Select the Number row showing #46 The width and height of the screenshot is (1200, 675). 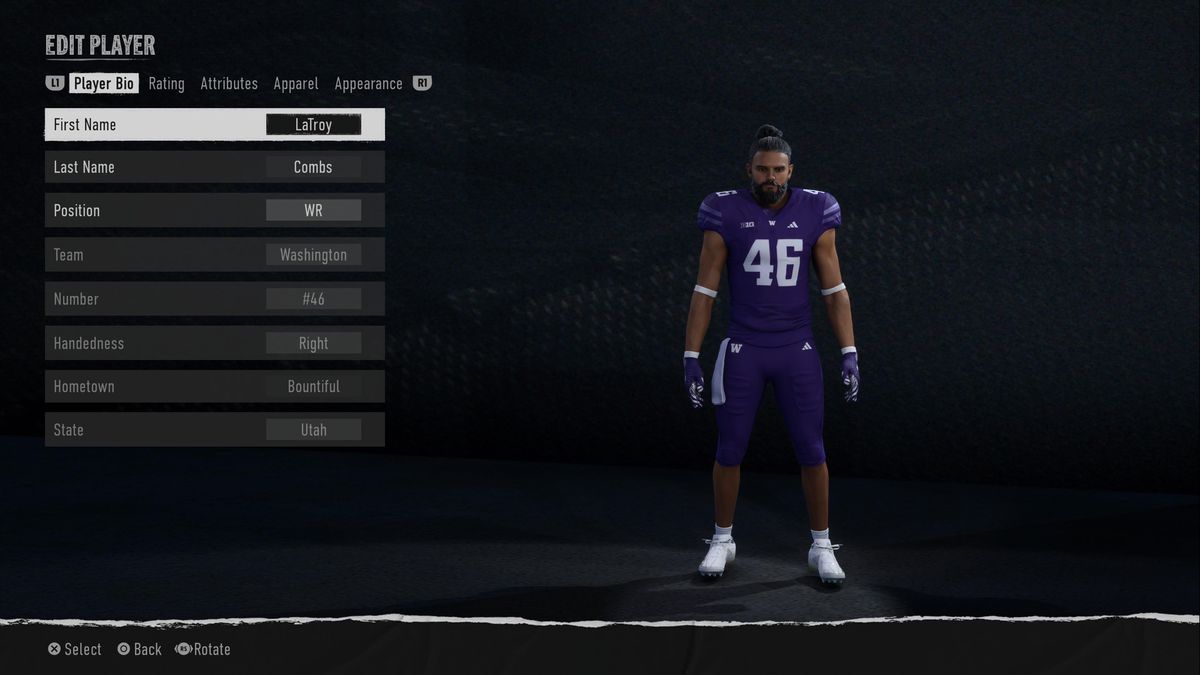[x=215, y=299]
